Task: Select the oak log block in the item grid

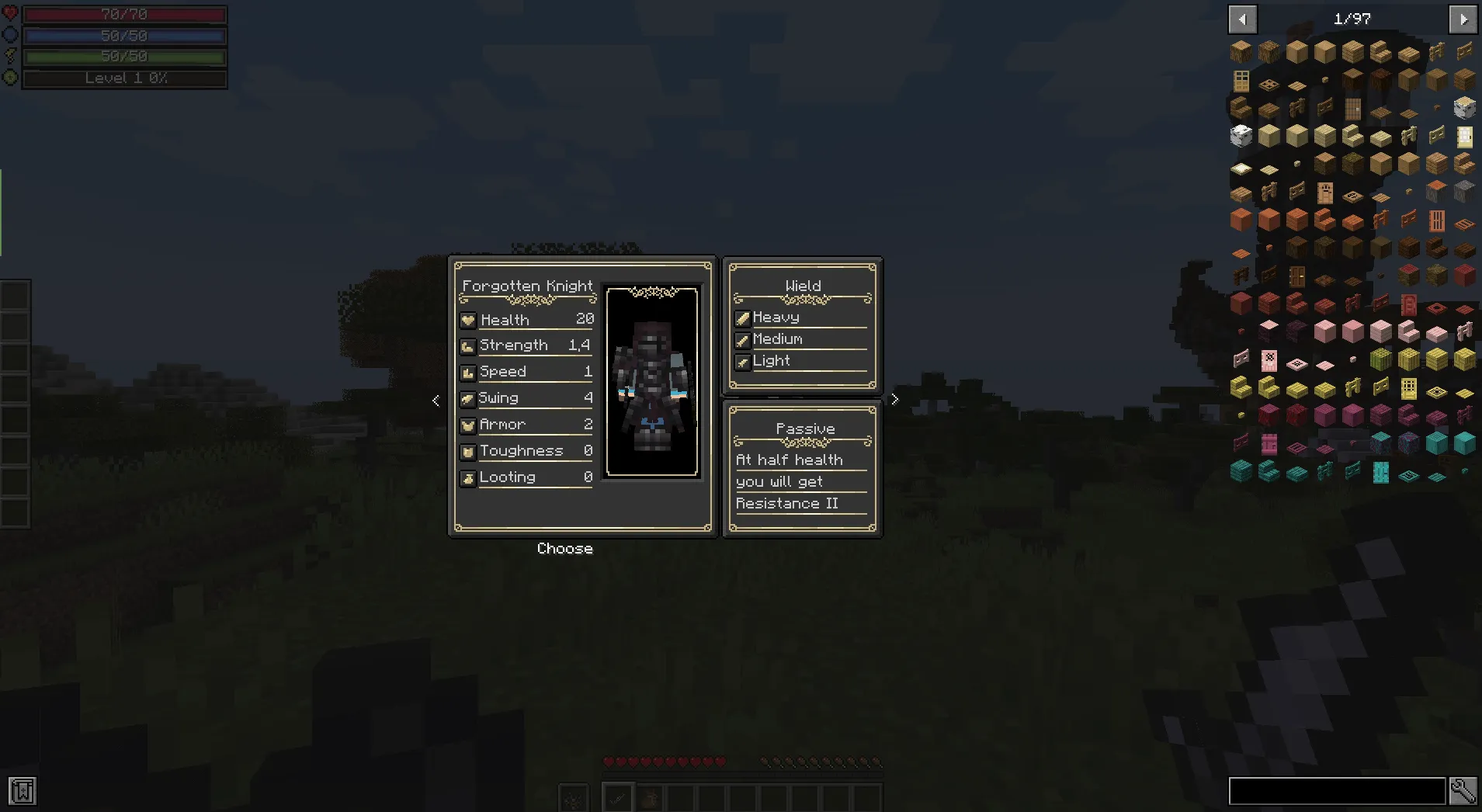Action: tap(1241, 52)
